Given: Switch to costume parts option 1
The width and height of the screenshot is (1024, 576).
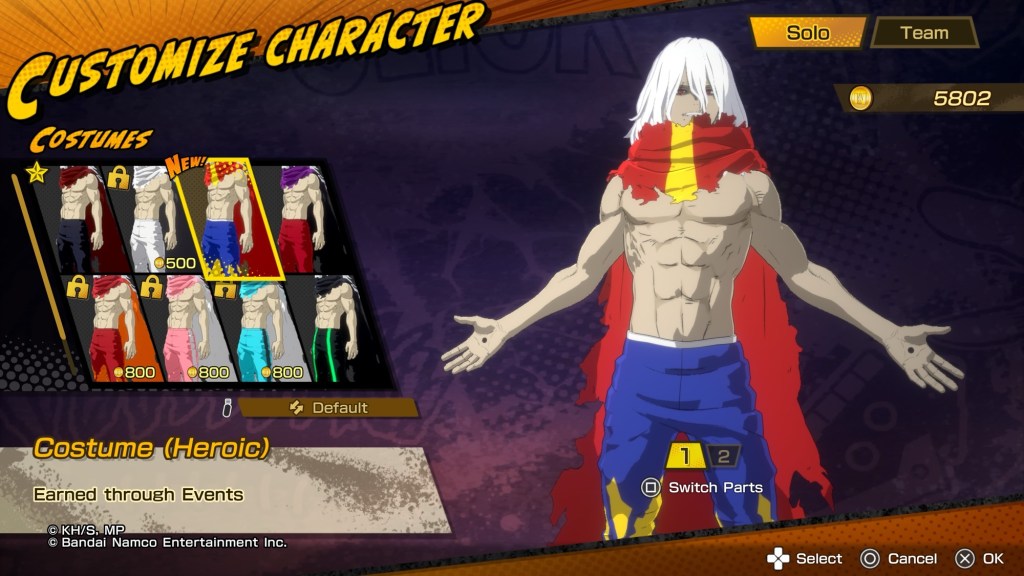Looking at the screenshot, I should [685, 457].
